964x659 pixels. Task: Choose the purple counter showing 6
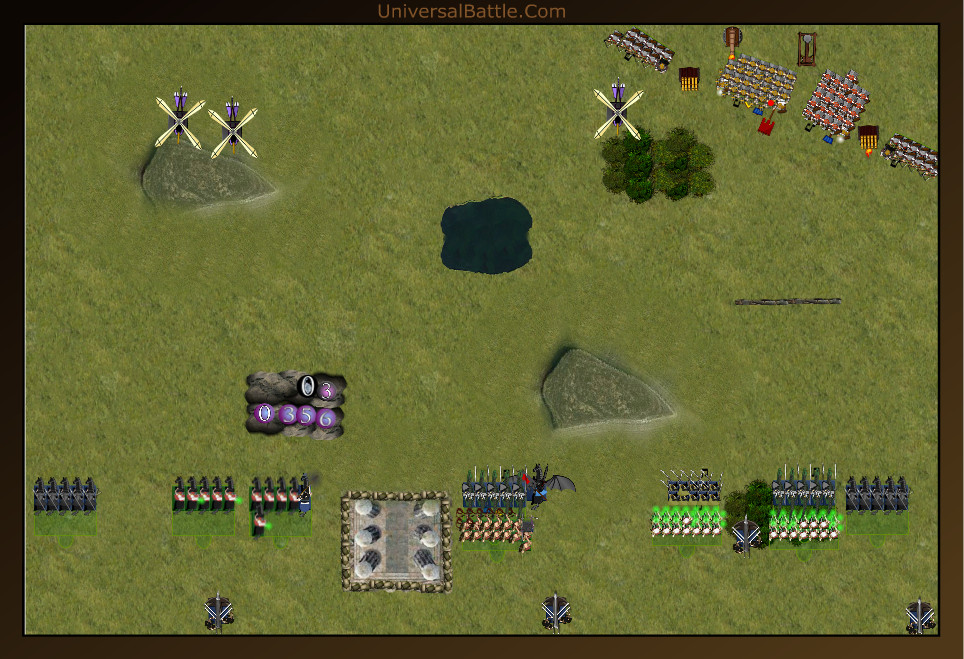pyautogui.click(x=325, y=418)
